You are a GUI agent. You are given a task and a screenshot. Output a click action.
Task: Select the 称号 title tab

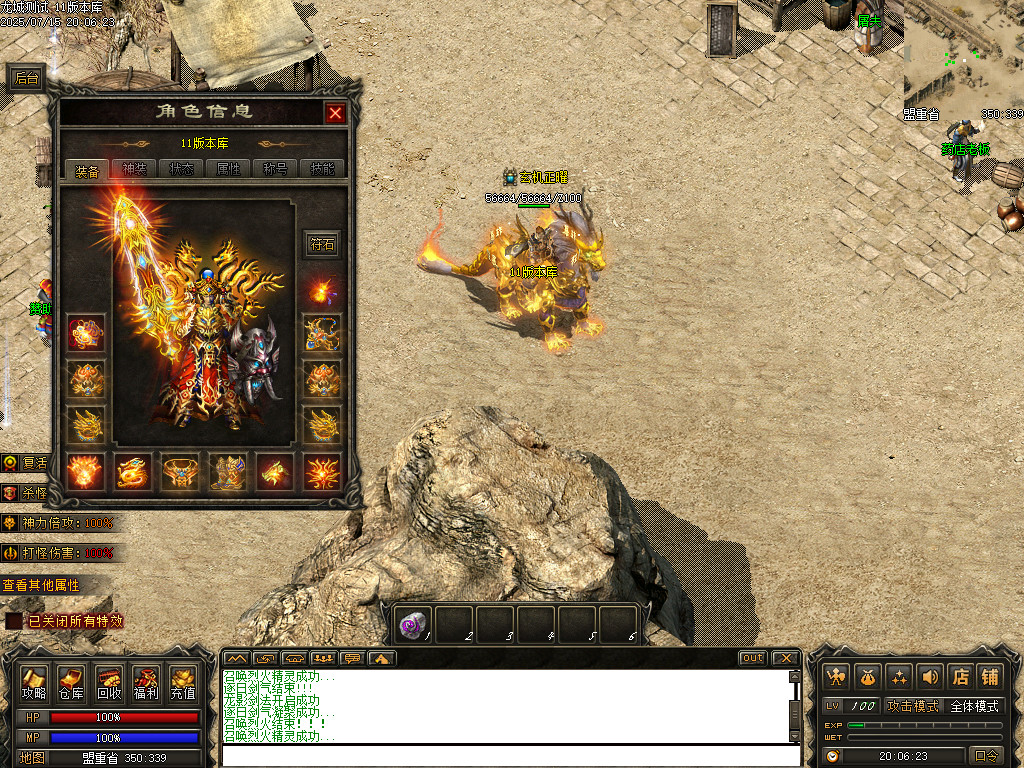[x=276, y=169]
